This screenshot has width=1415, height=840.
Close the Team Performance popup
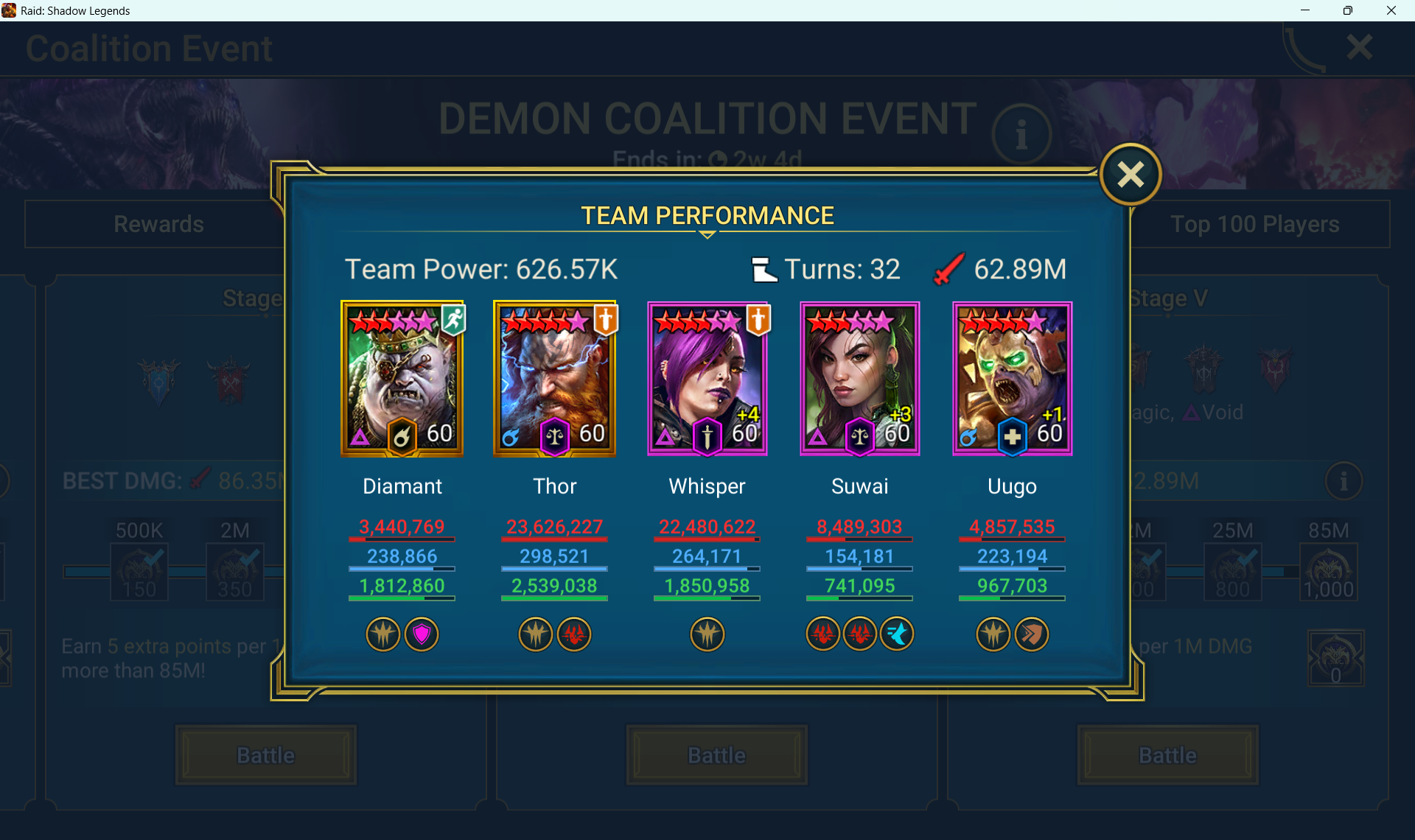coord(1130,175)
